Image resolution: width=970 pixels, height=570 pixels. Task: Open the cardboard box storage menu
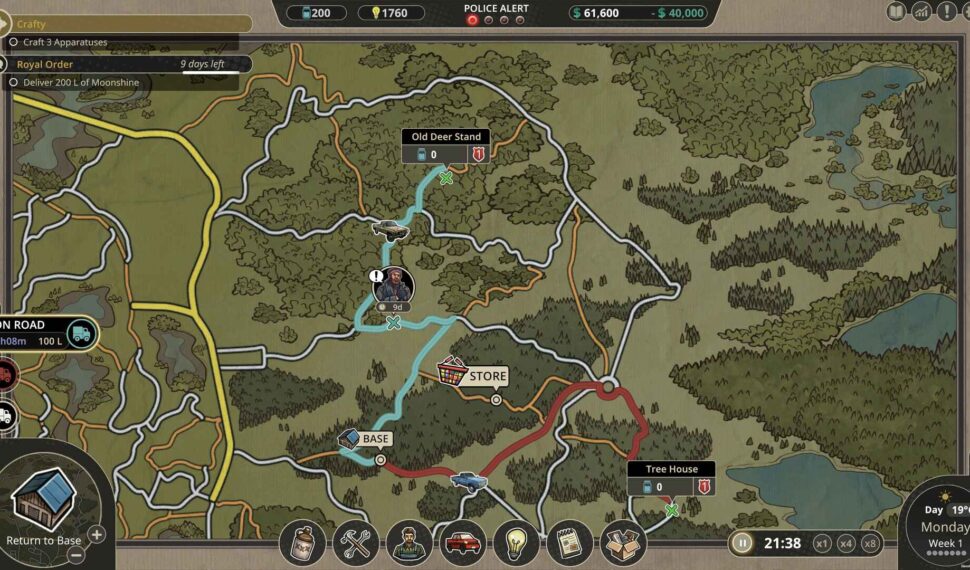click(x=623, y=543)
